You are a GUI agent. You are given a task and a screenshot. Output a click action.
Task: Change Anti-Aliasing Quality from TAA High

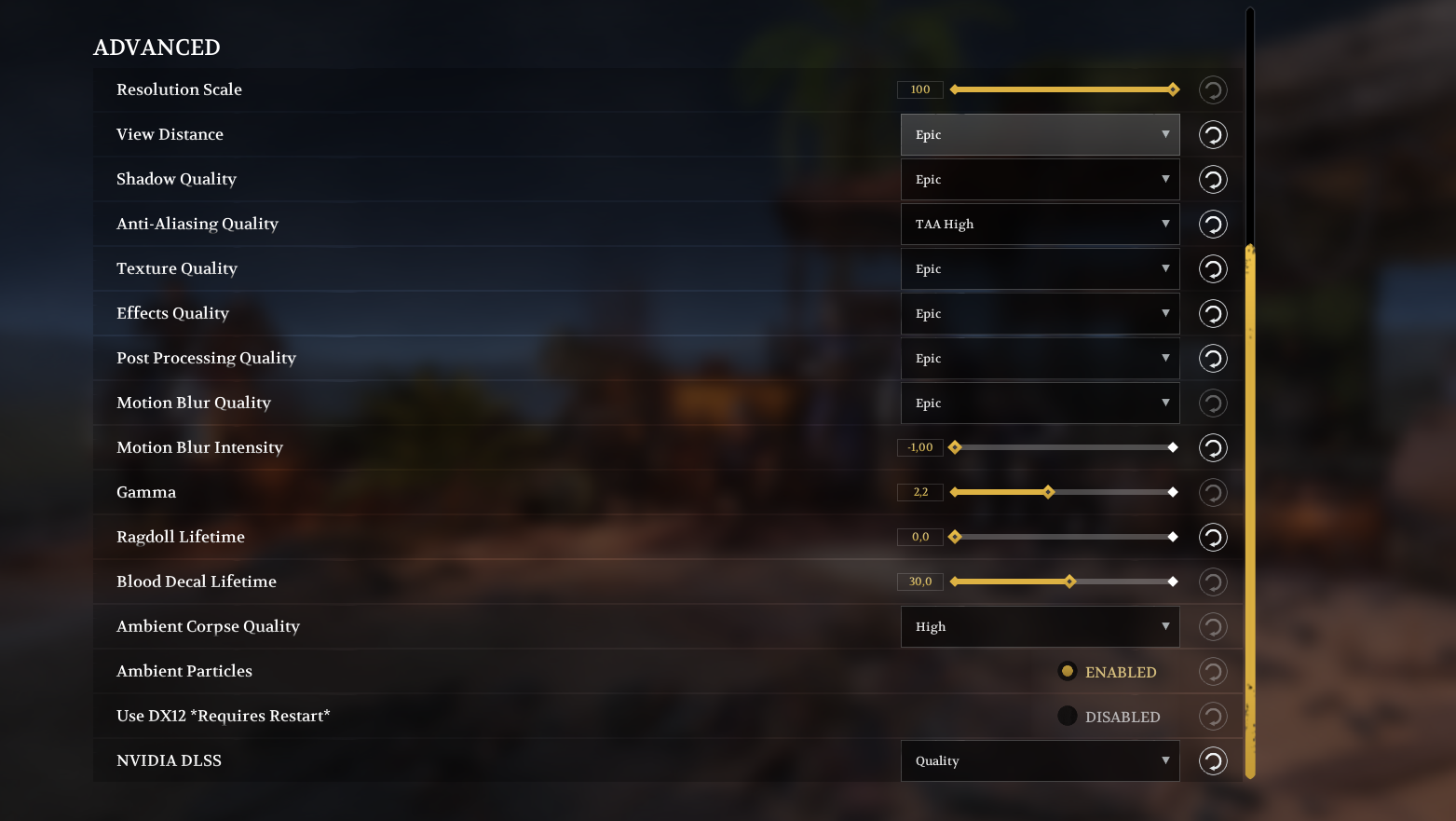tap(1040, 224)
